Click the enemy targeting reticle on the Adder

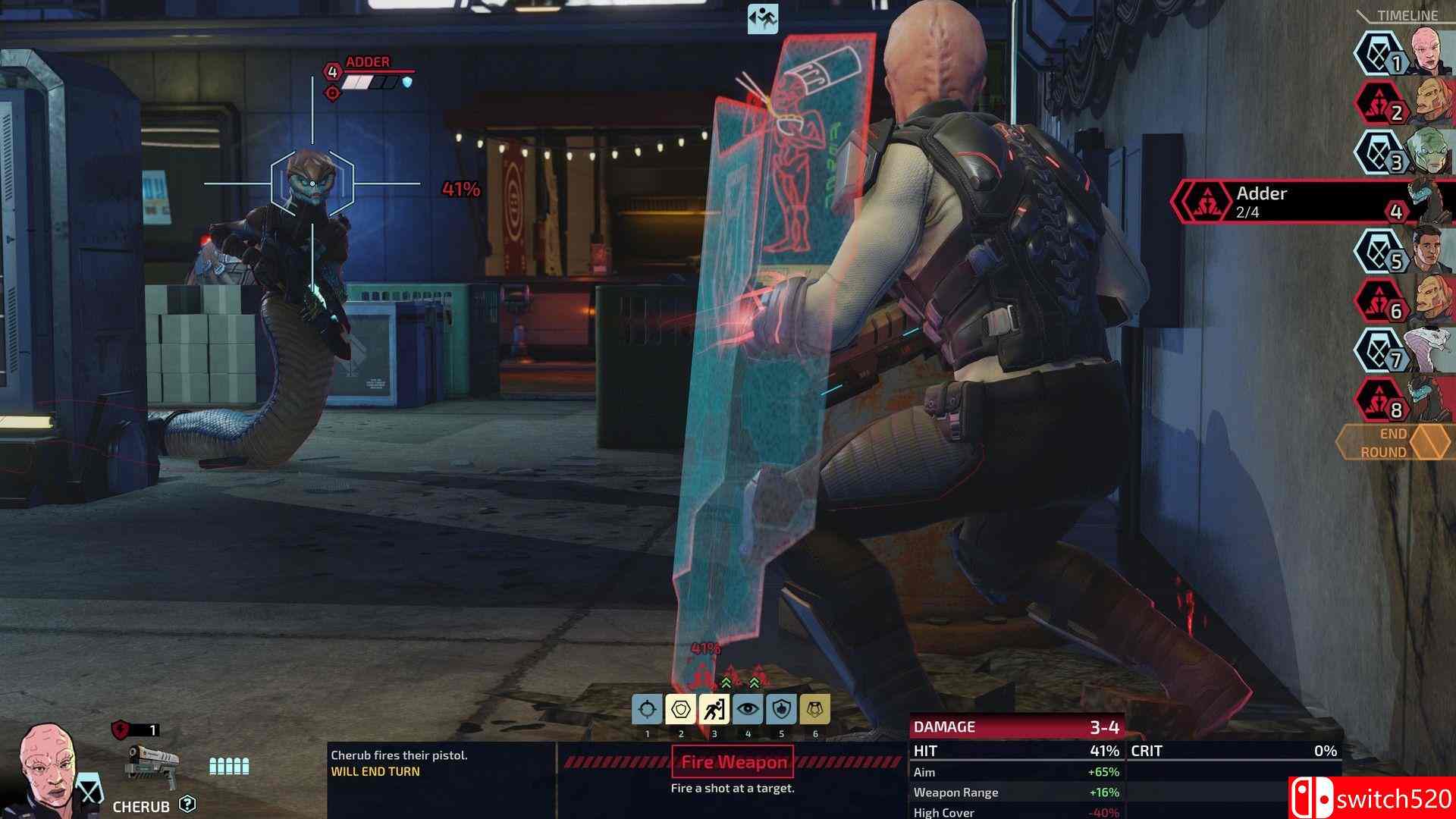pos(311,182)
